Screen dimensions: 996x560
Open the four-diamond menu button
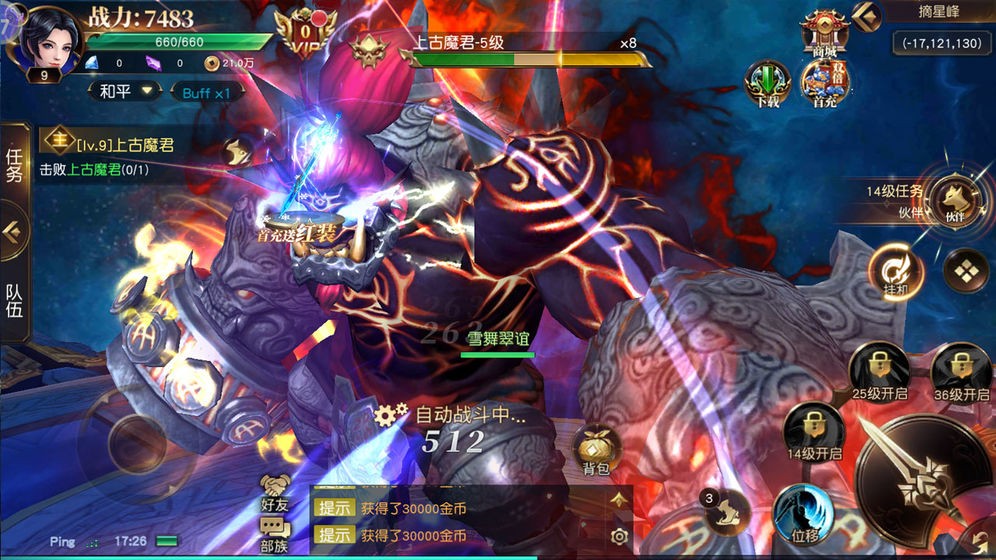point(965,271)
